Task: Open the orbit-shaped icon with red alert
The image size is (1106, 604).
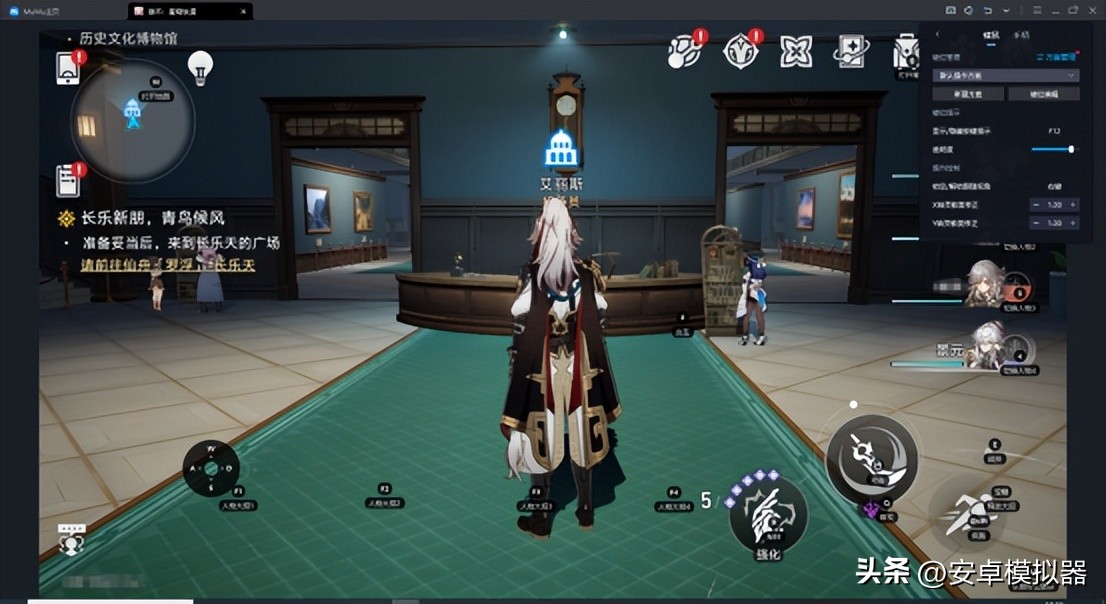Action: click(x=685, y=50)
